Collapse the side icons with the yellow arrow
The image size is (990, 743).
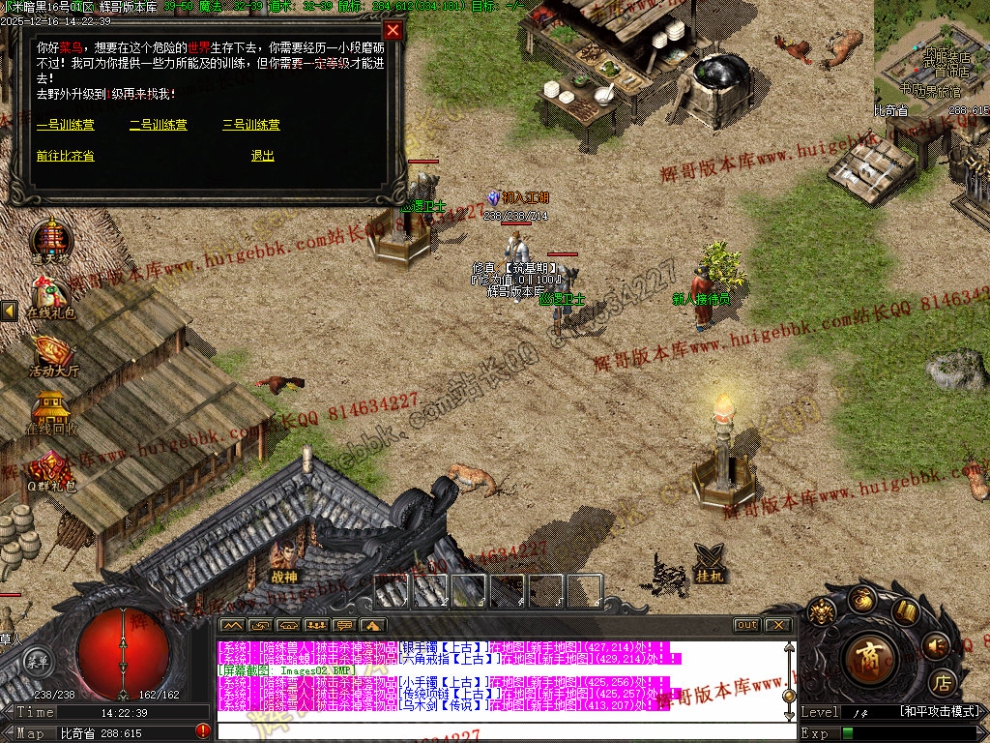click(9, 311)
